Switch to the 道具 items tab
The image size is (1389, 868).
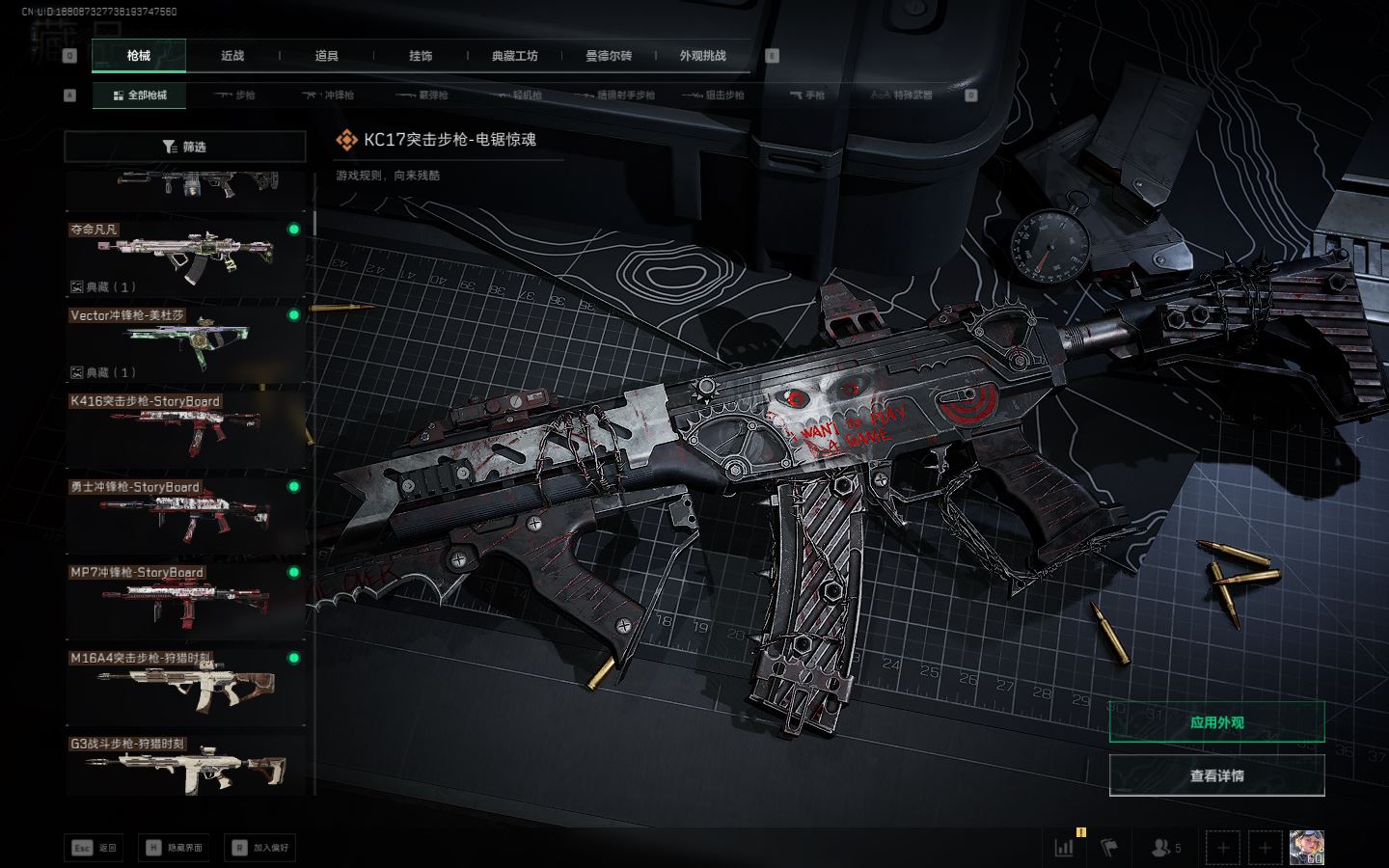point(327,56)
